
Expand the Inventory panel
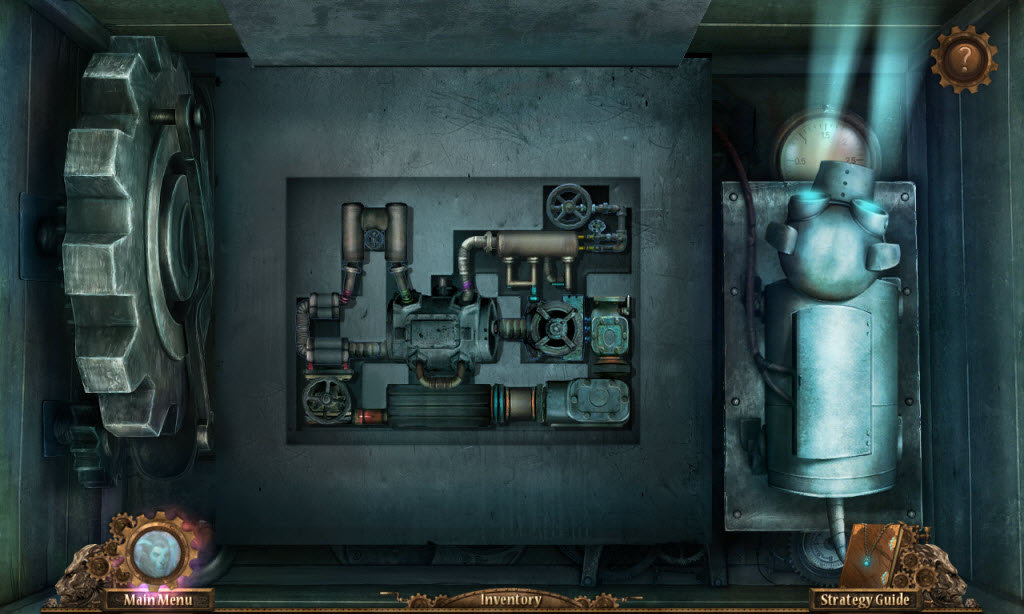coord(511,600)
